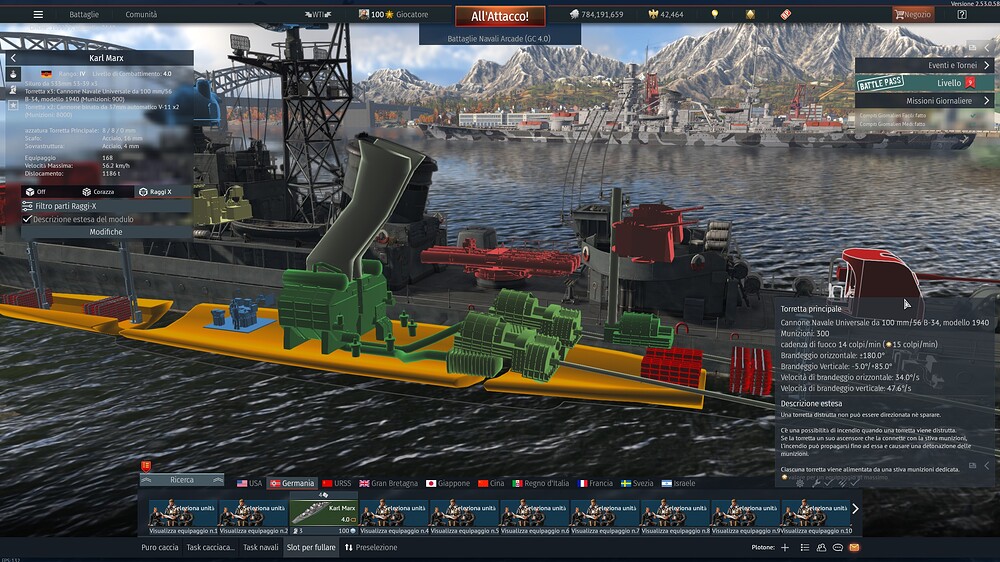Select the USA nation tab
1000x562 pixels.
tap(249, 483)
